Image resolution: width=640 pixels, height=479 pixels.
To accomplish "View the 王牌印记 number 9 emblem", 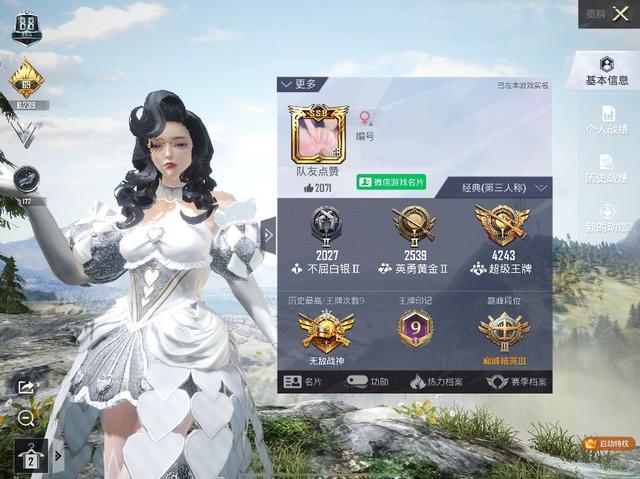I will coord(415,328).
